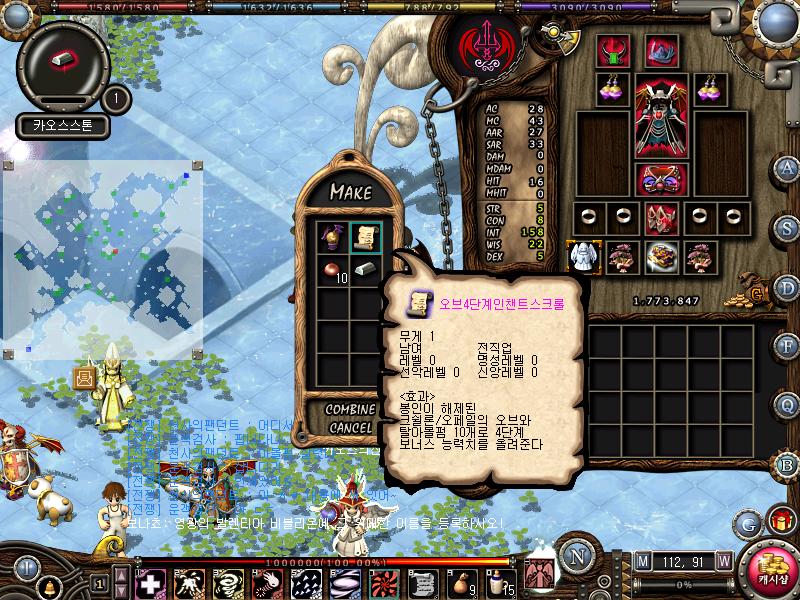Image resolution: width=800 pixels, height=600 pixels.
Task: Open the A side menu button
Action: pos(787,167)
